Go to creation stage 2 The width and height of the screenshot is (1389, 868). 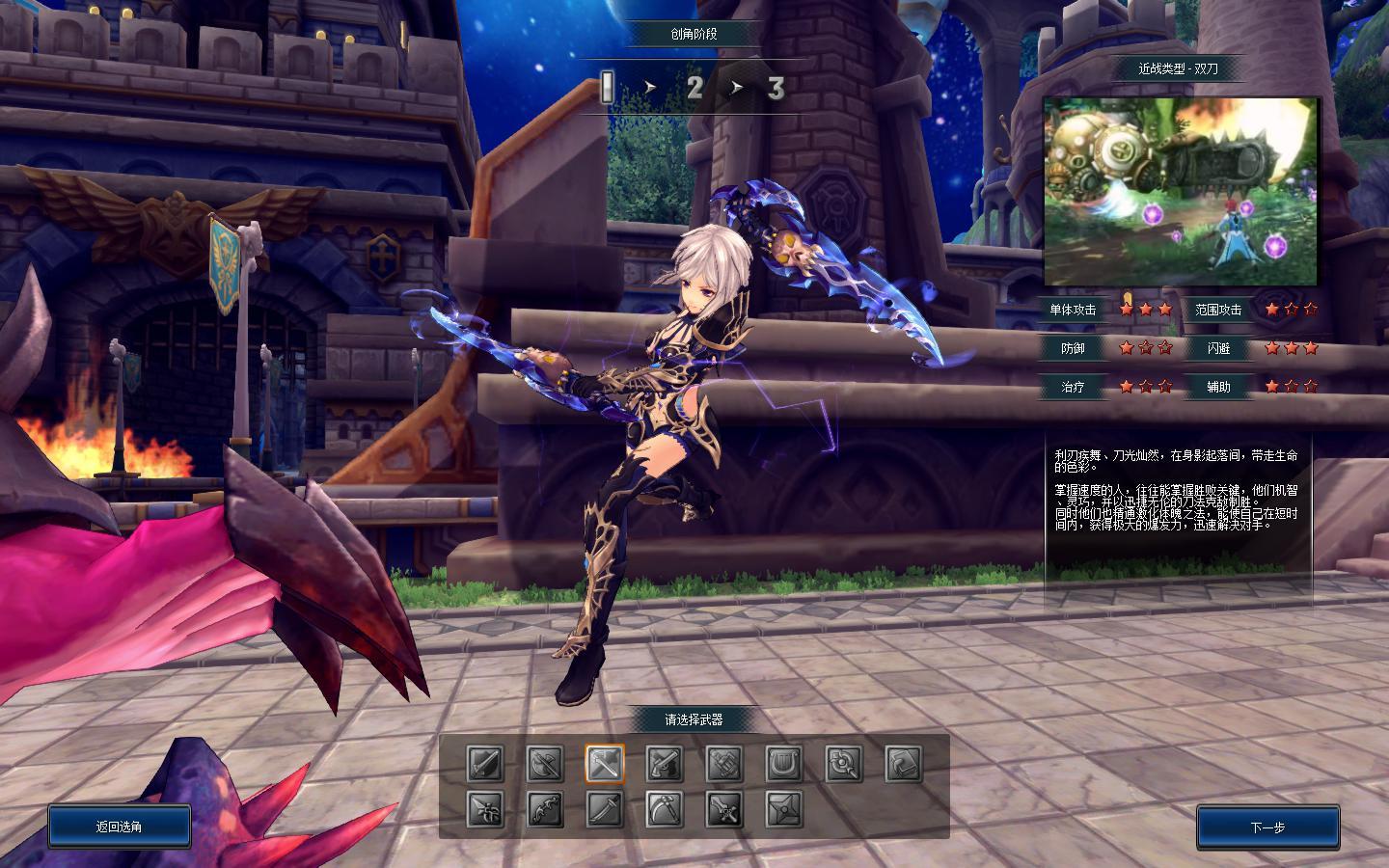coord(694,88)
